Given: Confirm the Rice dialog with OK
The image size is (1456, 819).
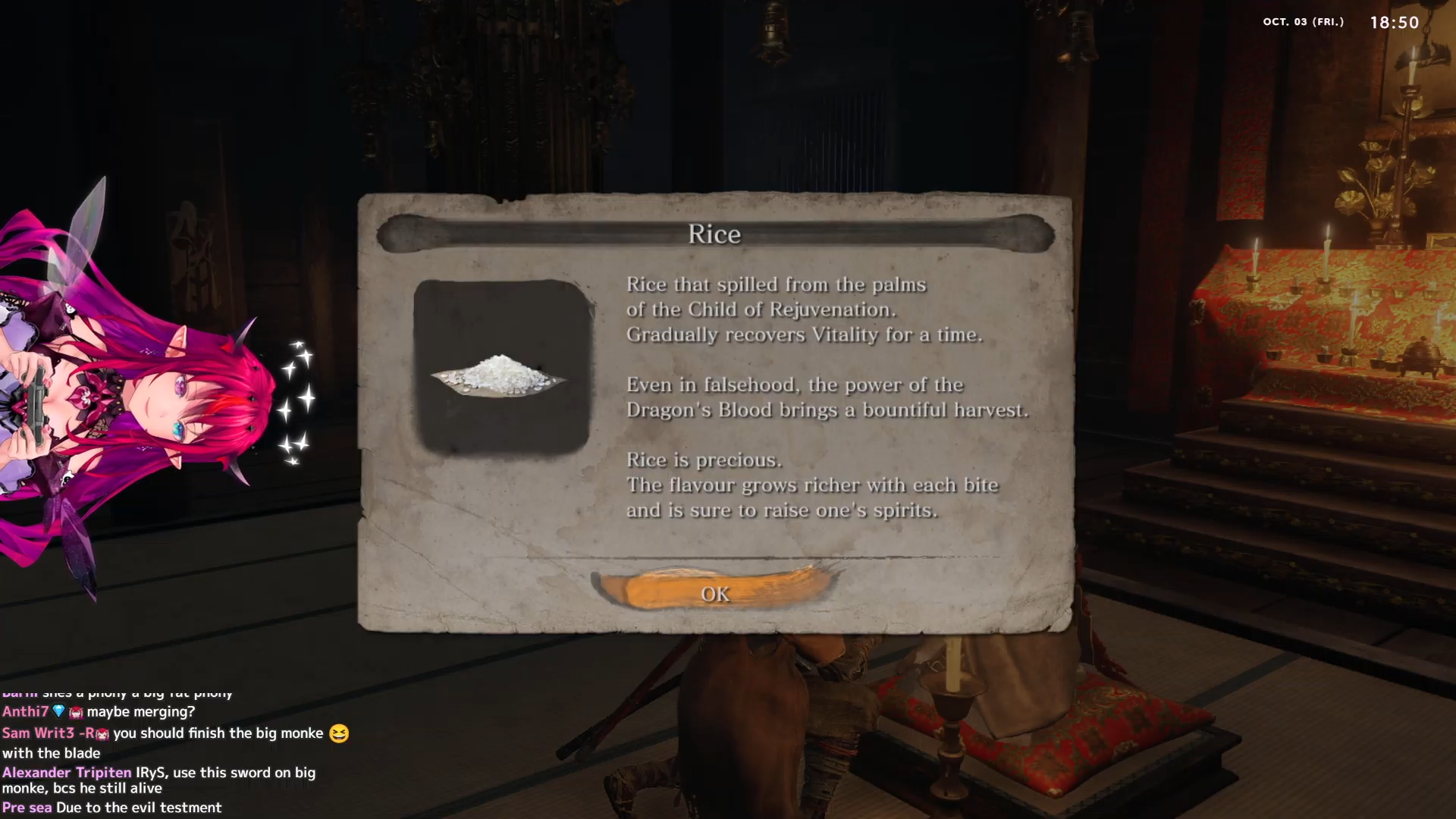Looking at the screenshot, I should [715, 594].
